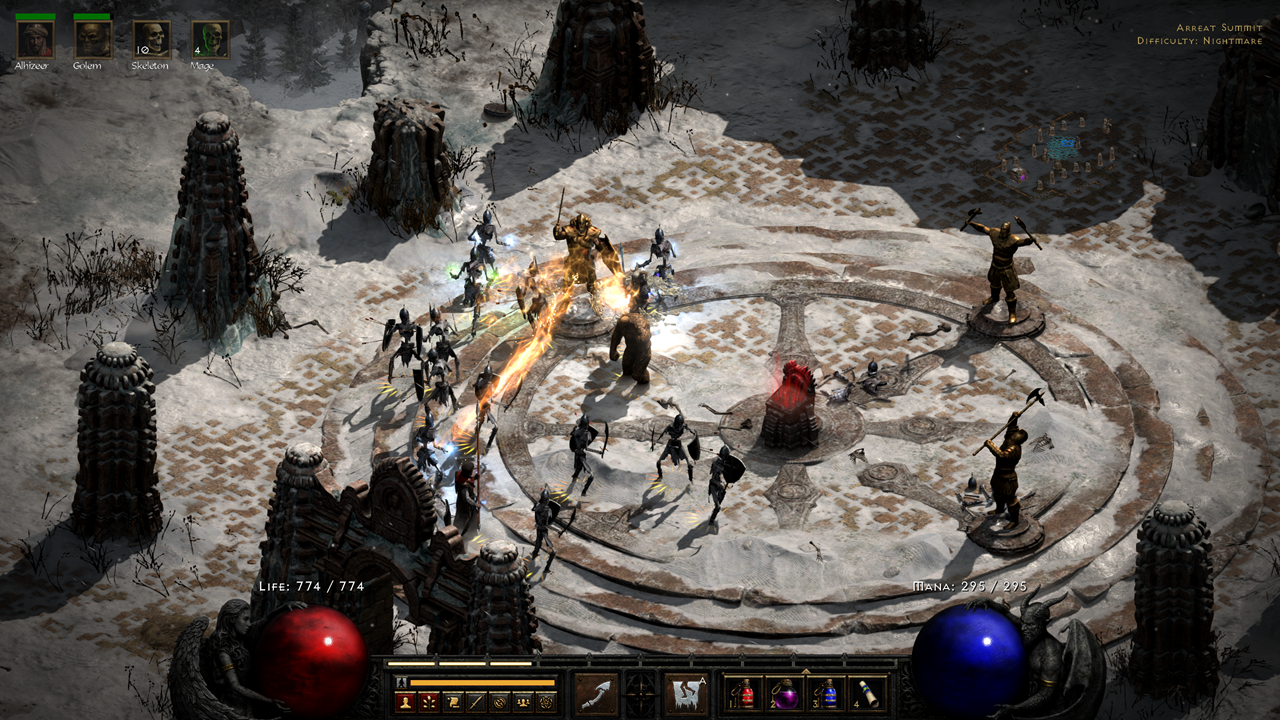The width and height of the screenshot is (1280, 720).
Task: Open the skill tree button
Action: [429, 702]
